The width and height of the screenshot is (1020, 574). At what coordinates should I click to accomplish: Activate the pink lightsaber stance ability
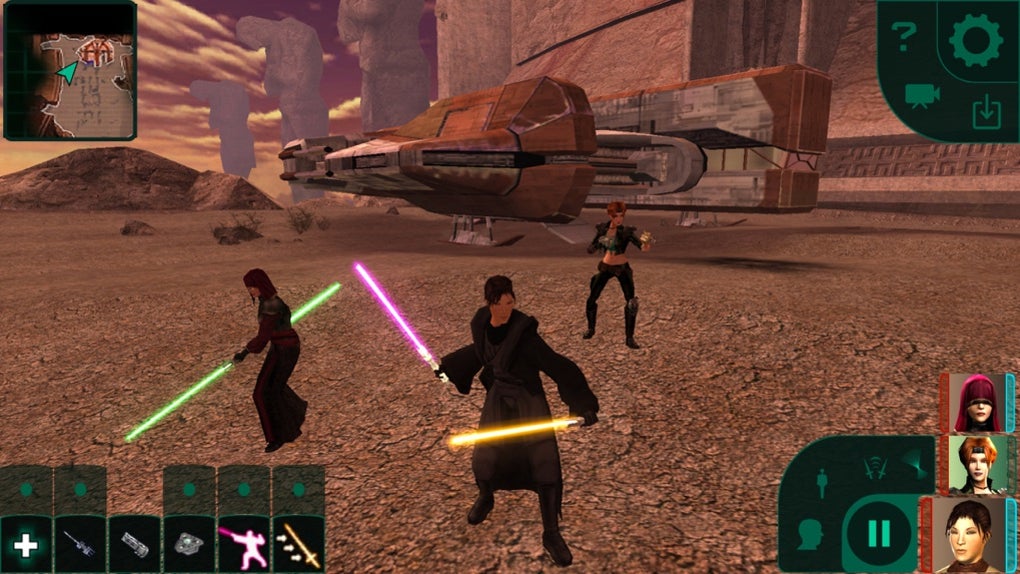(x=244, y=545)
